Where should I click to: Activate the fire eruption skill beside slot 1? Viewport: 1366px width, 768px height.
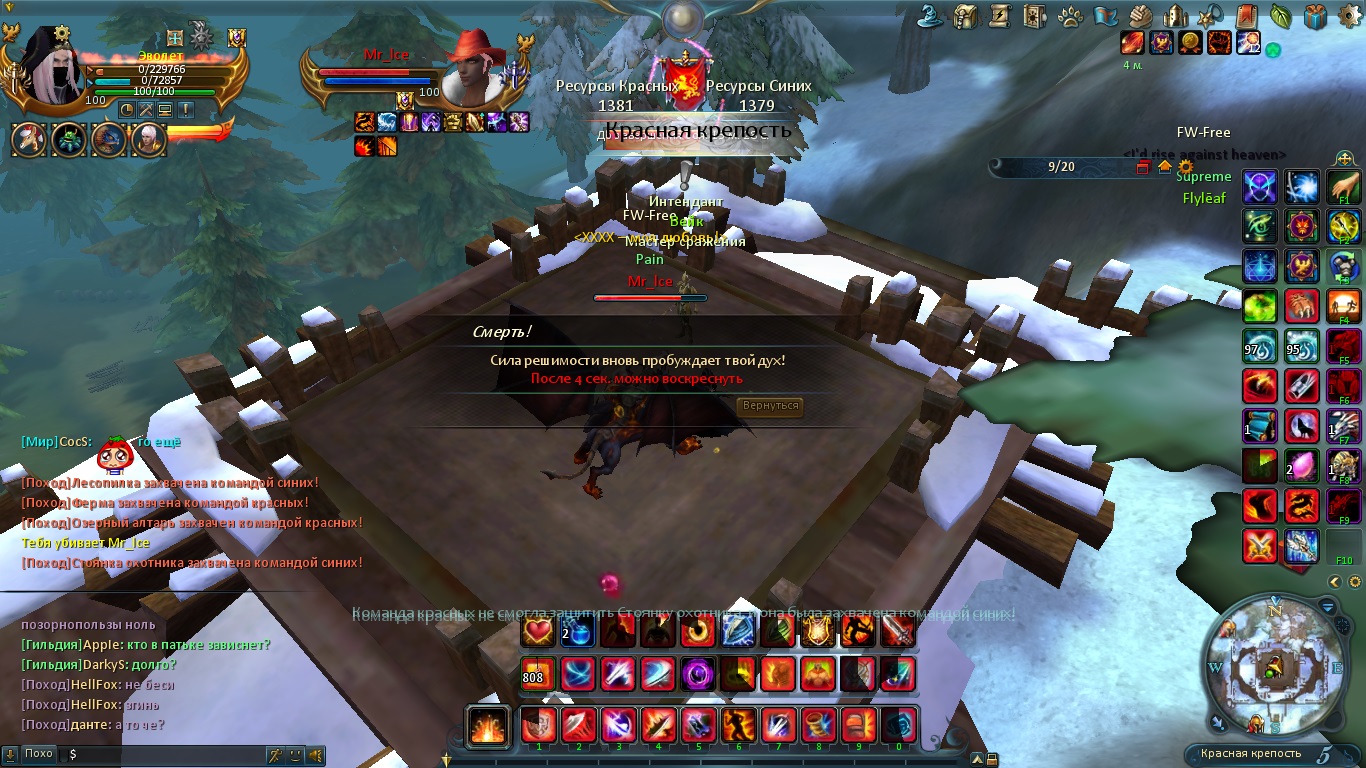pos(489,725)
